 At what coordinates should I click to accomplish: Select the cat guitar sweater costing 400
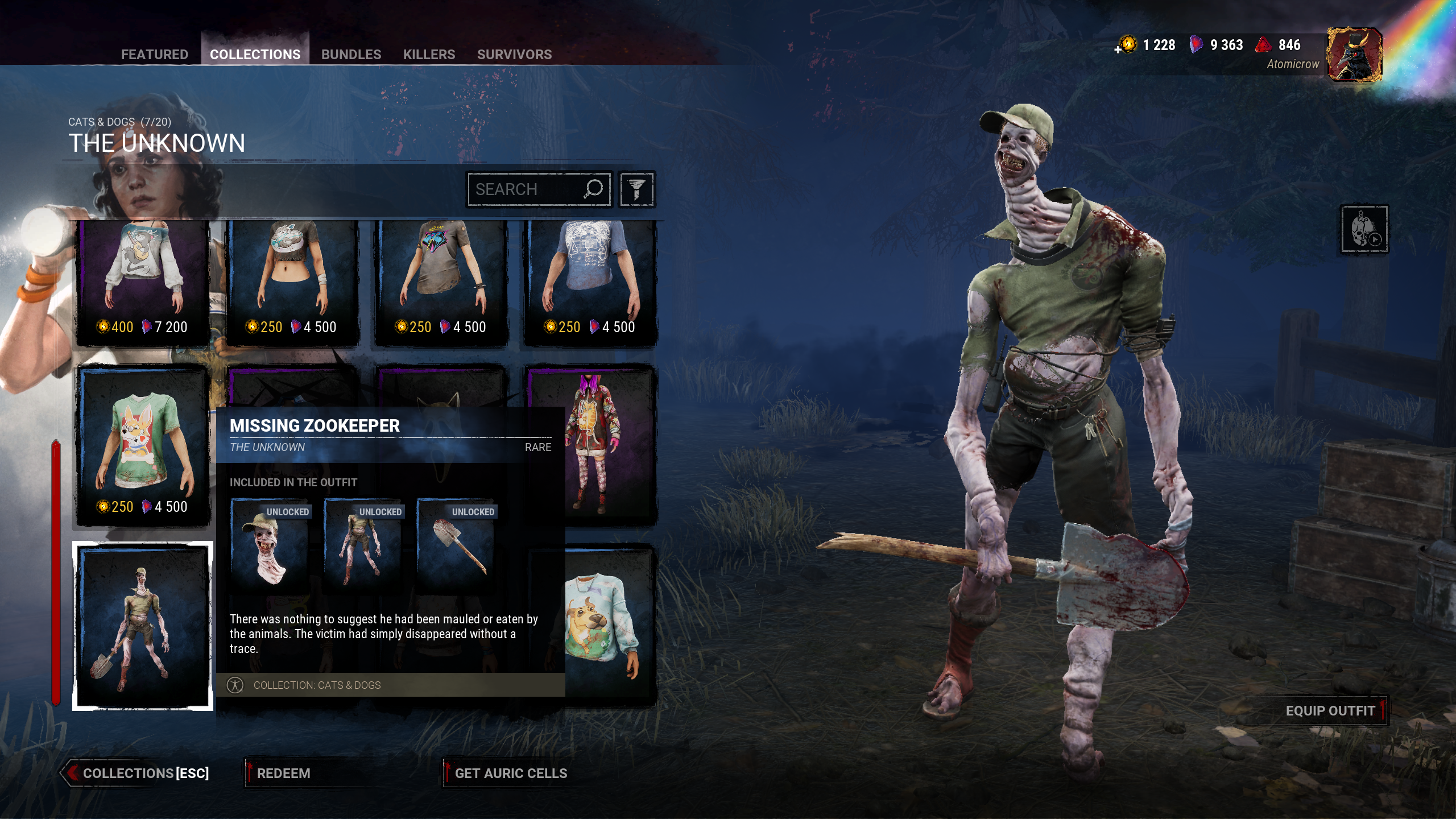(143, 282)
